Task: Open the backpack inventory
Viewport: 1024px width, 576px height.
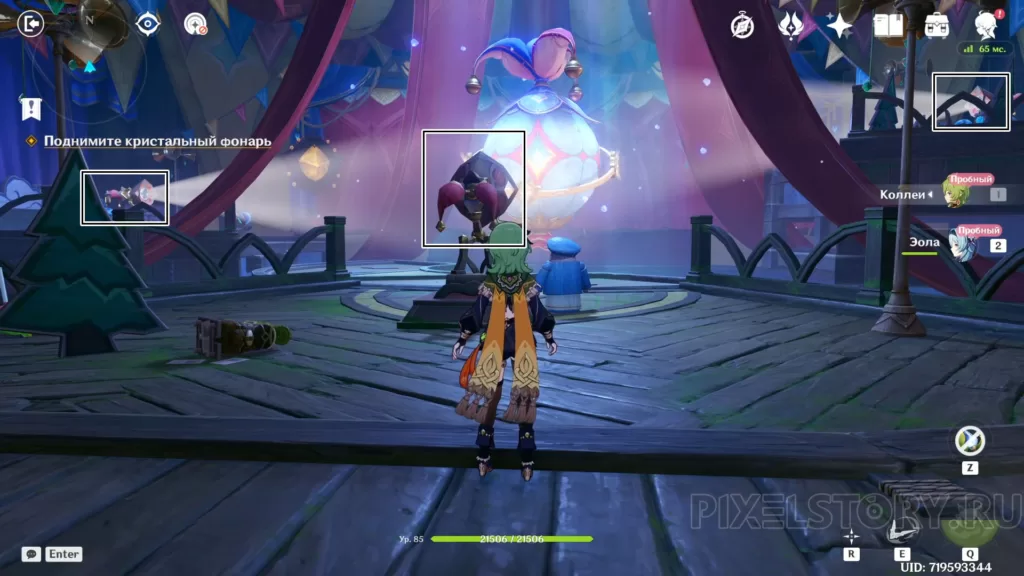Action: click(x=937, y=25)
